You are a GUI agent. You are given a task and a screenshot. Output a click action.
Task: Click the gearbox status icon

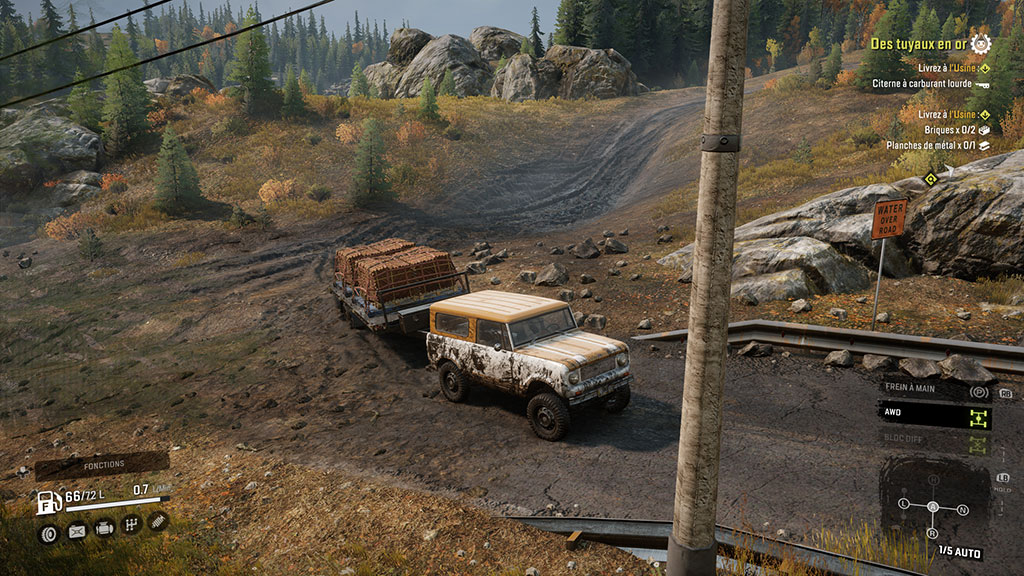(131, 524)
